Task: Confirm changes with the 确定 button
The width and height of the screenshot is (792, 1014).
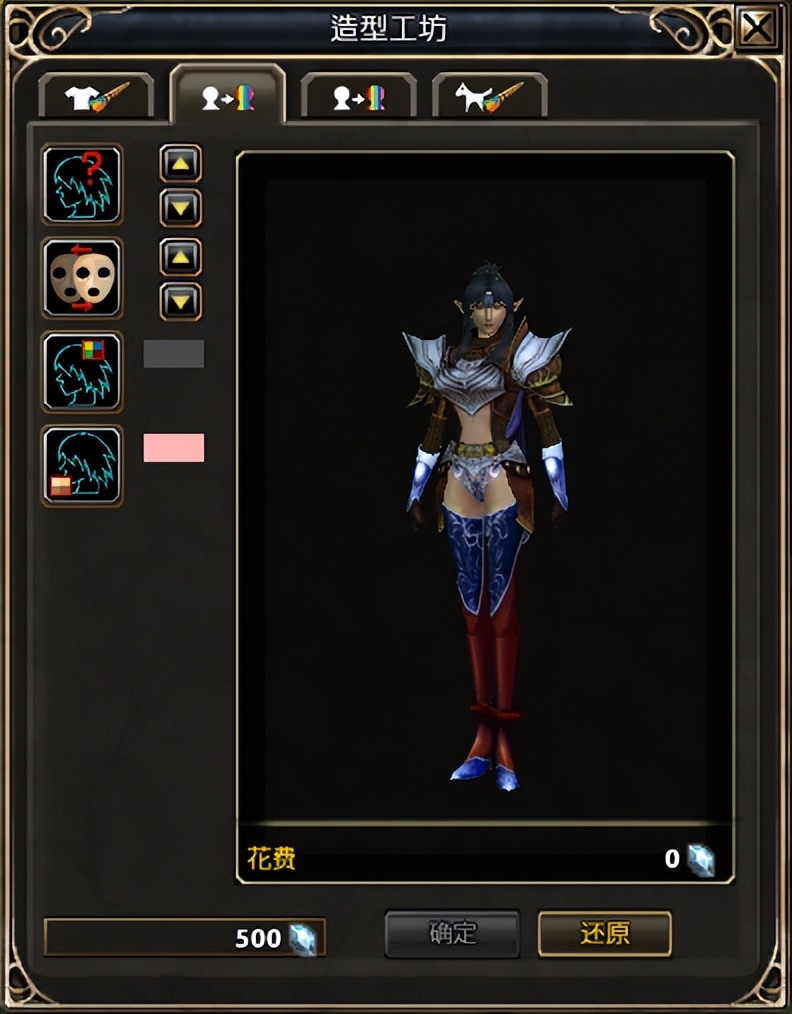Action: click(x=452, y=934)
